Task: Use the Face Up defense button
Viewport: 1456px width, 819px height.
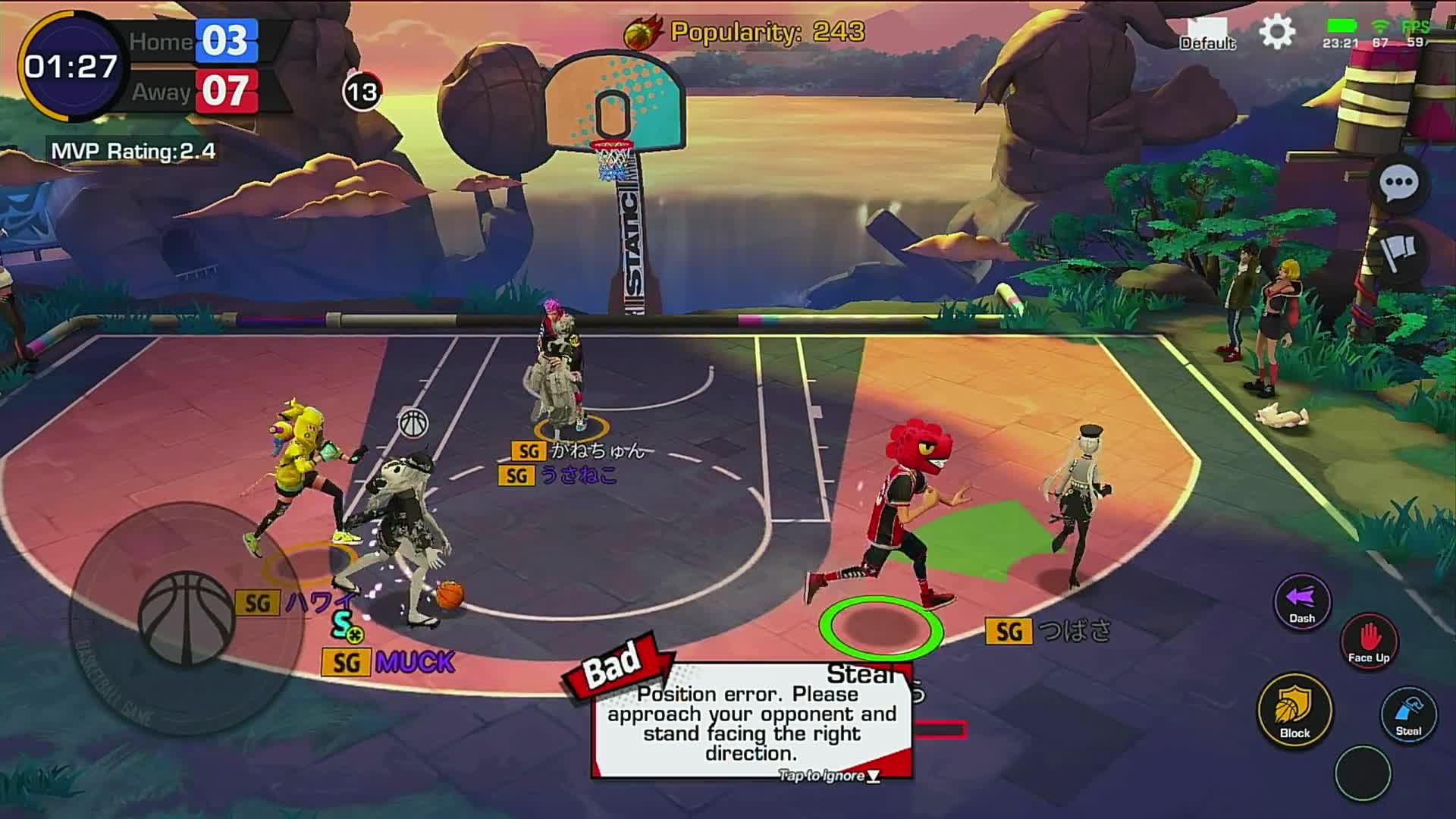Action: coord(1369,641)
